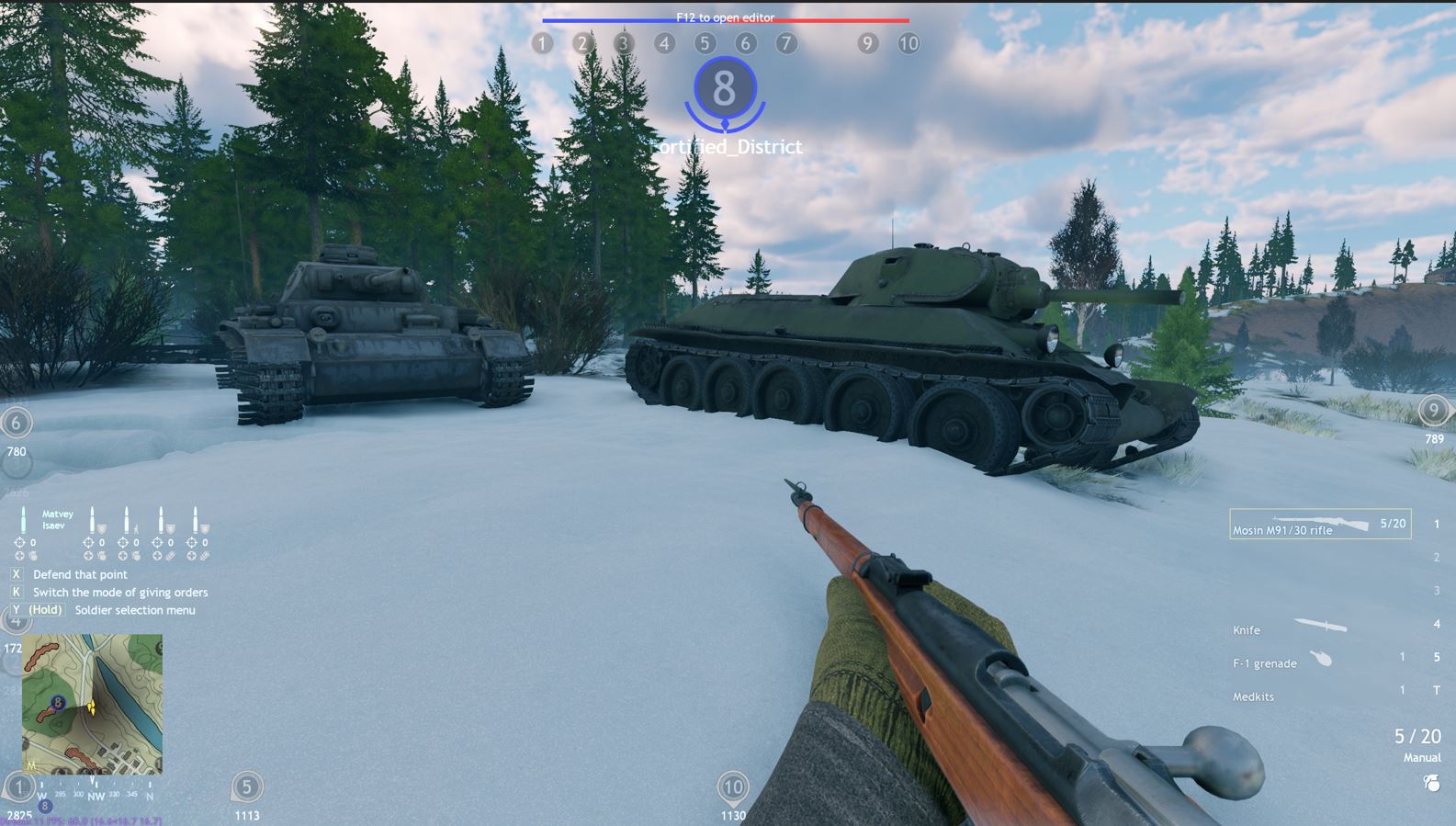This screenshot has width=1456, height=826.
Task: Click the crosshair icon under first squadmate
Action: point(19,542)
